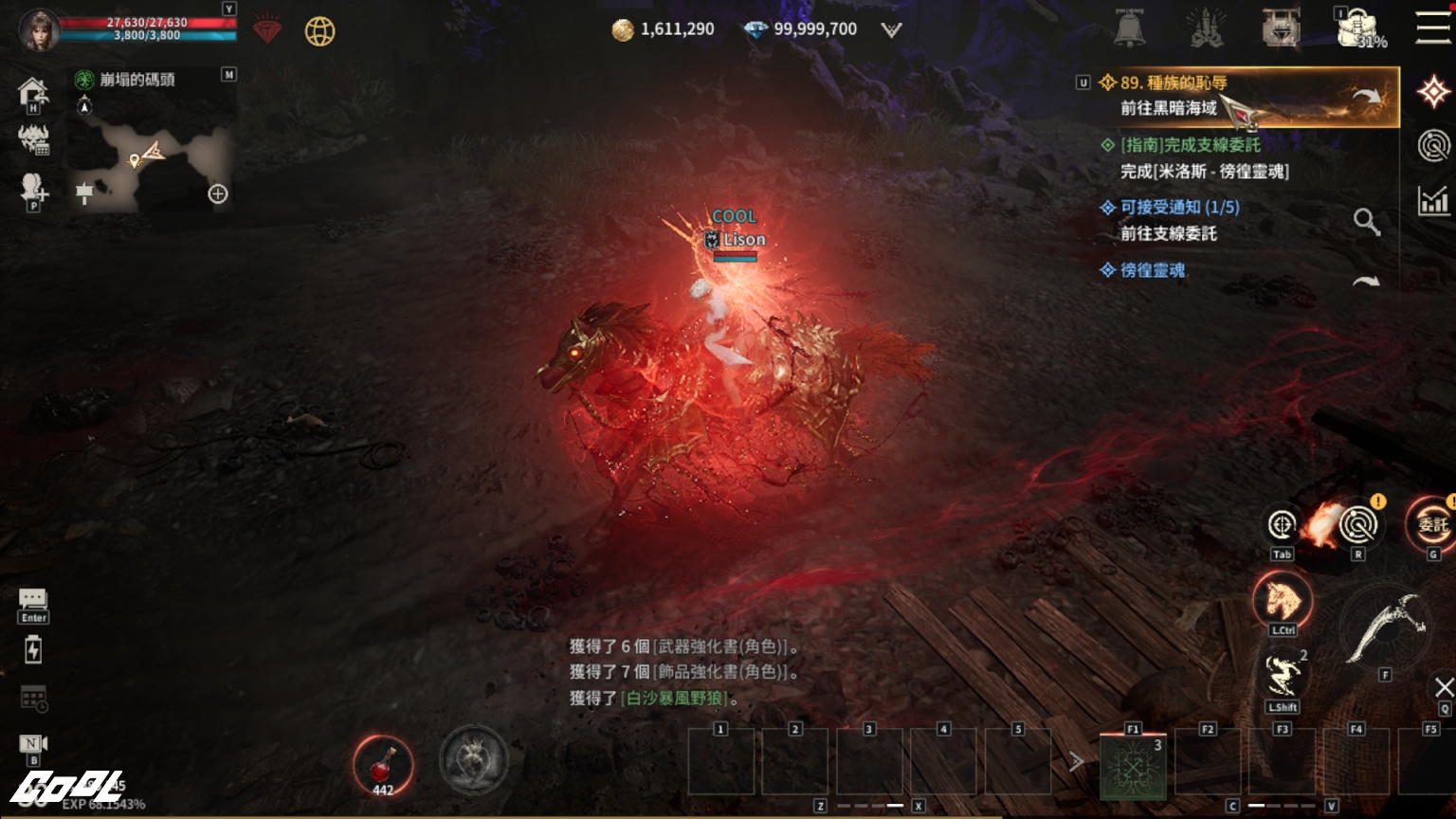Screen dimensions: 1456x819
Task: Open the red gem shop icon
Action: [267, 31]
